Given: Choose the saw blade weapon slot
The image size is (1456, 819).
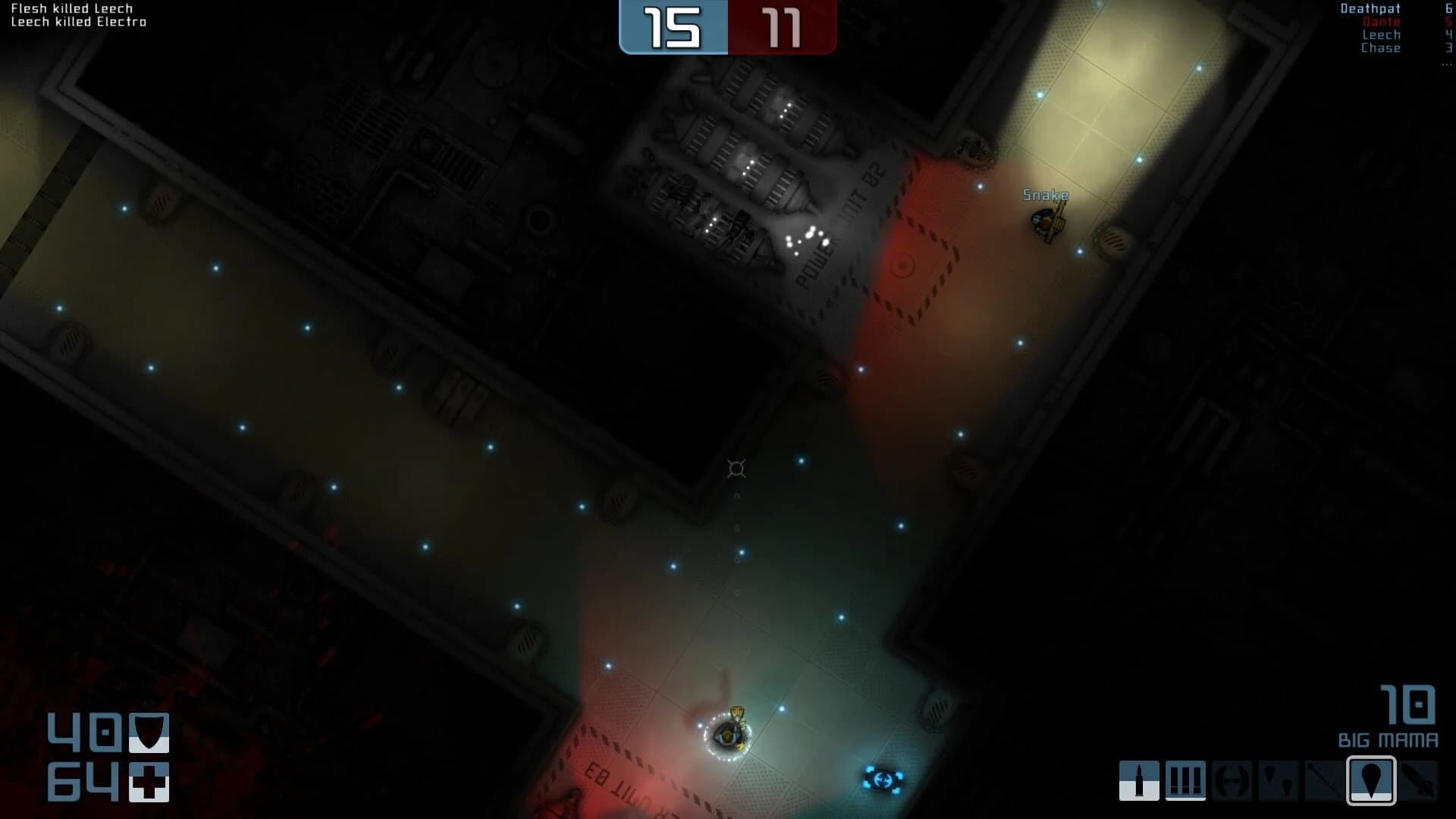Looking at the screenshot, I should click(x=1232, y=781).
